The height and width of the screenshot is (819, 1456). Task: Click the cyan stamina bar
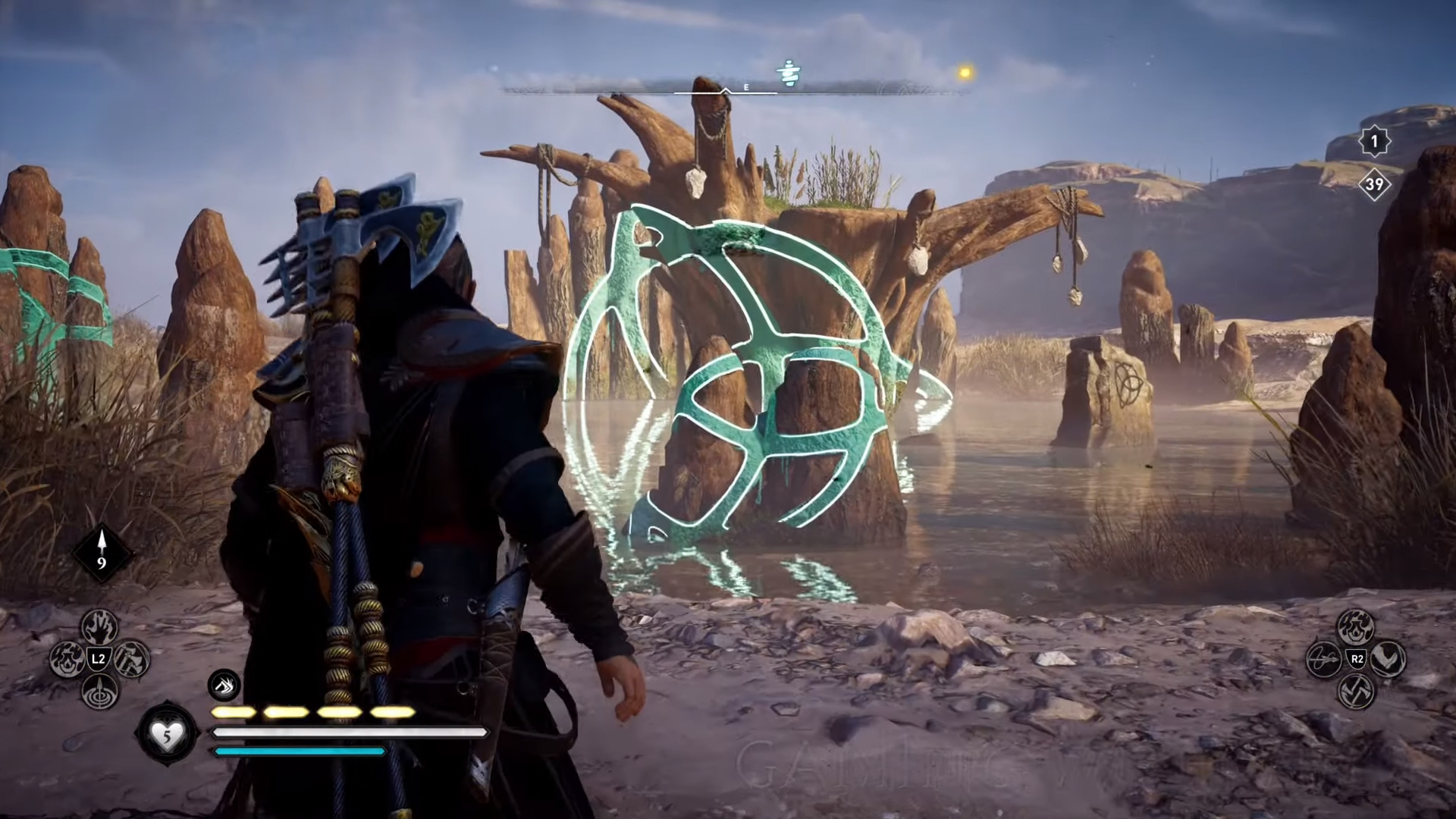[300, 751]
